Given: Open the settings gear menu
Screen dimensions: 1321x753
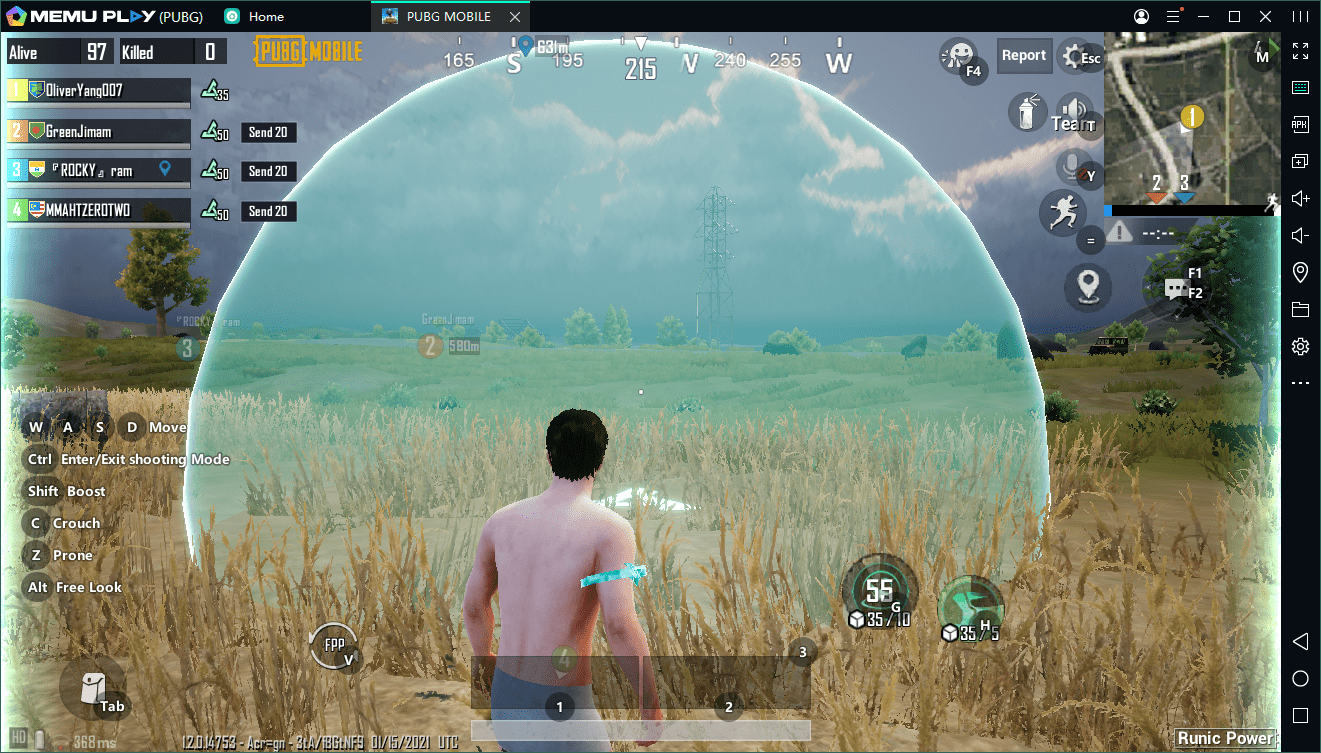Looking at the screenshot, I should (x=1076, y=56).
